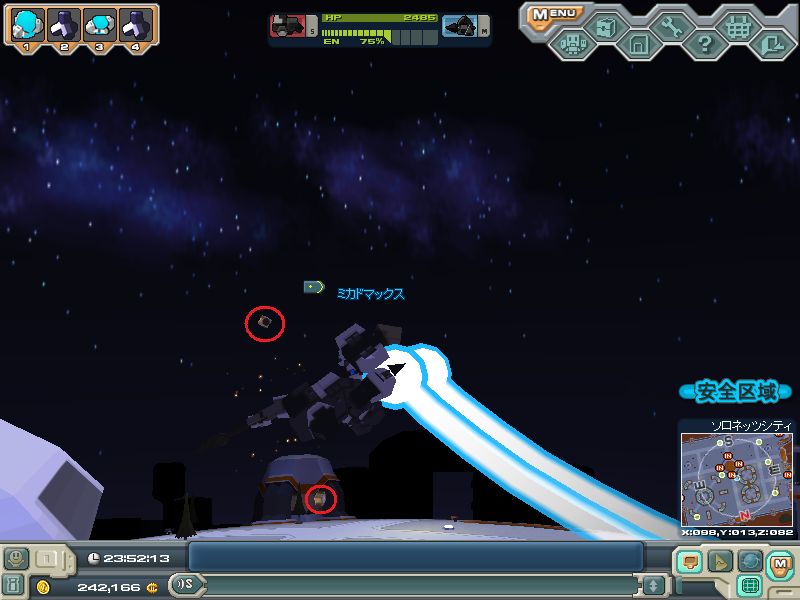Activate hotbar slot 4
The image size is (800, 600).
point(135,26)
